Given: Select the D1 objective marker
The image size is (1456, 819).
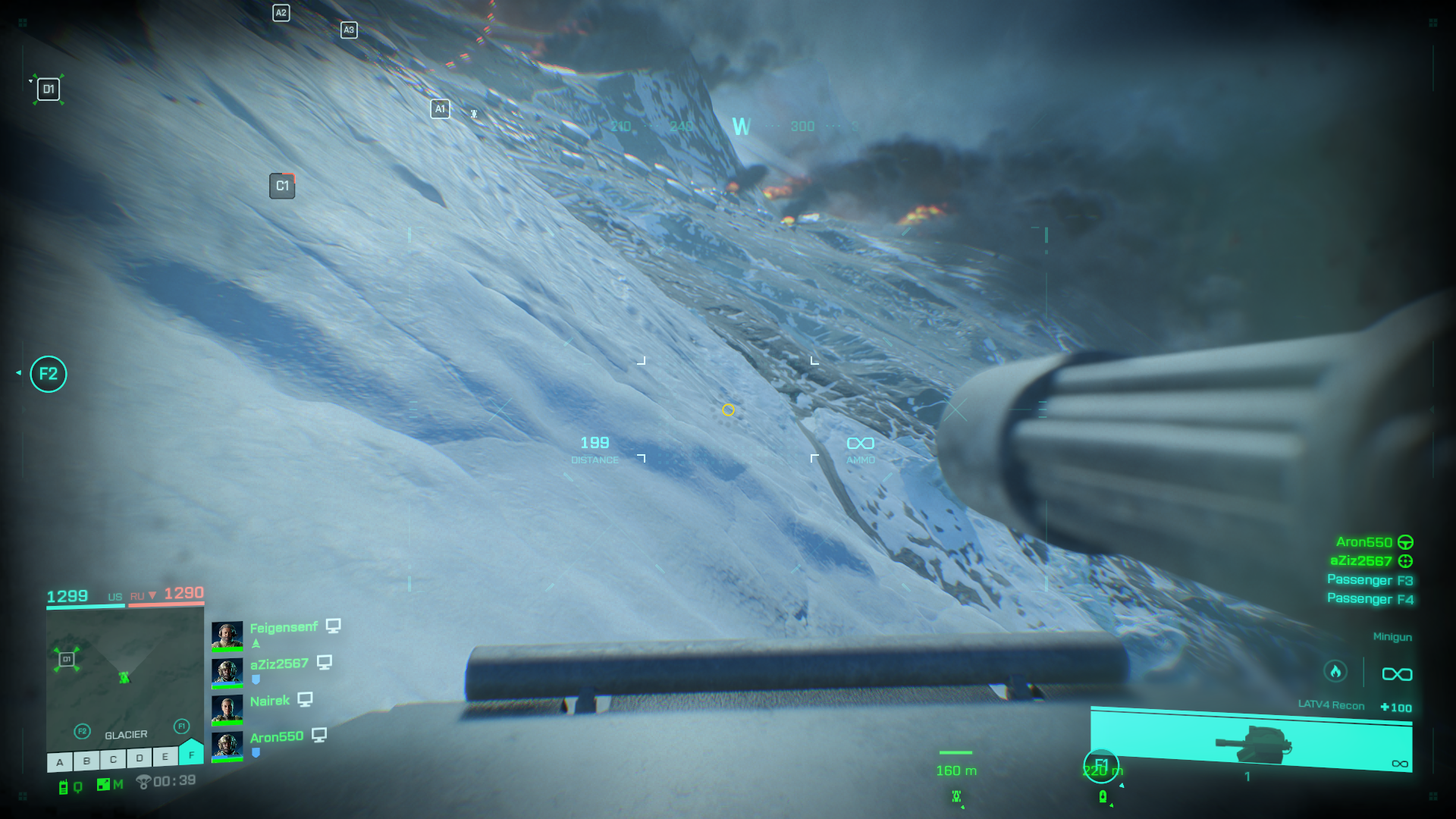Looking at the screenshot, I should point(49,89).
